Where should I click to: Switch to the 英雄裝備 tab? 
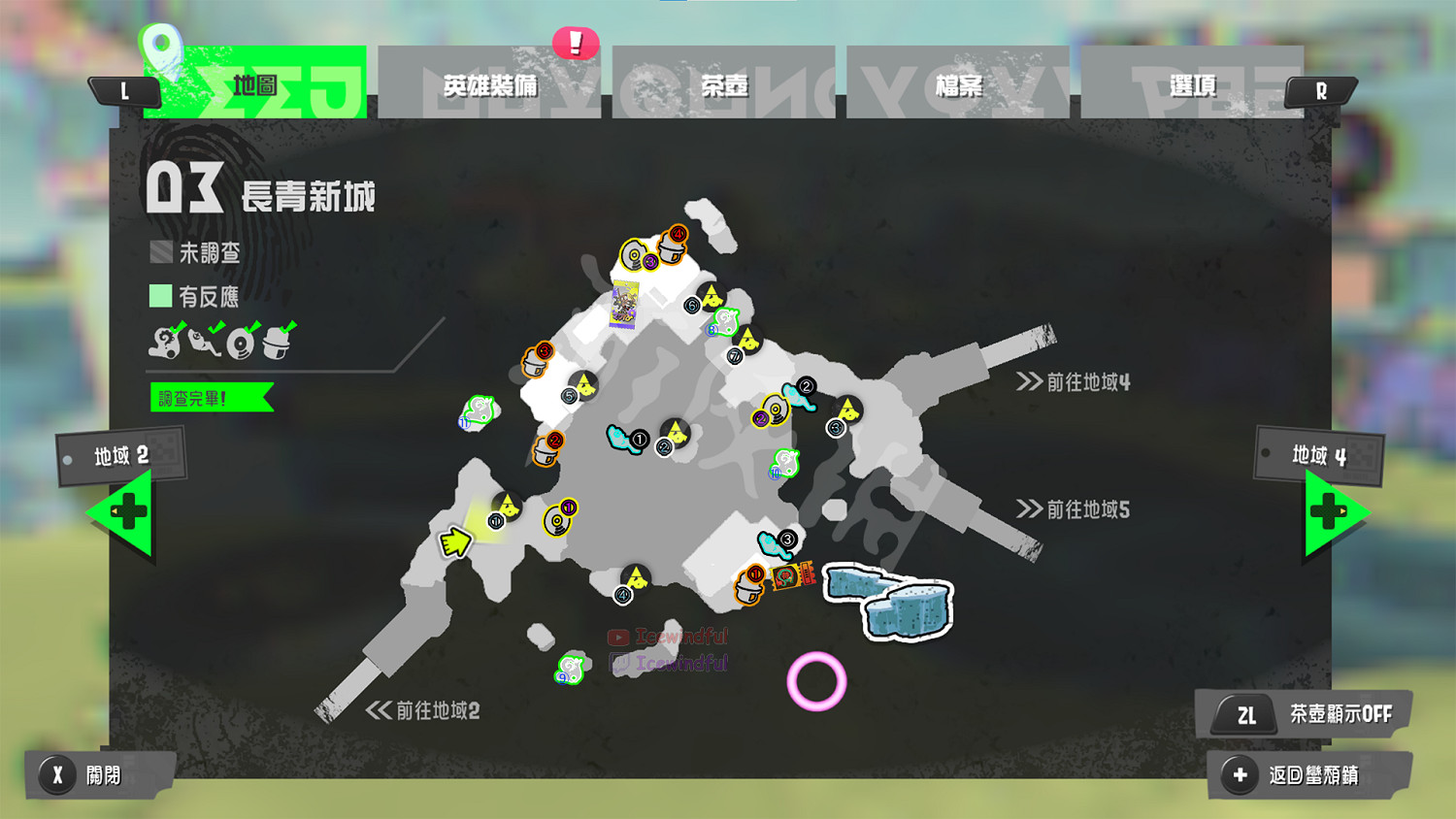[x=490, y=85]
